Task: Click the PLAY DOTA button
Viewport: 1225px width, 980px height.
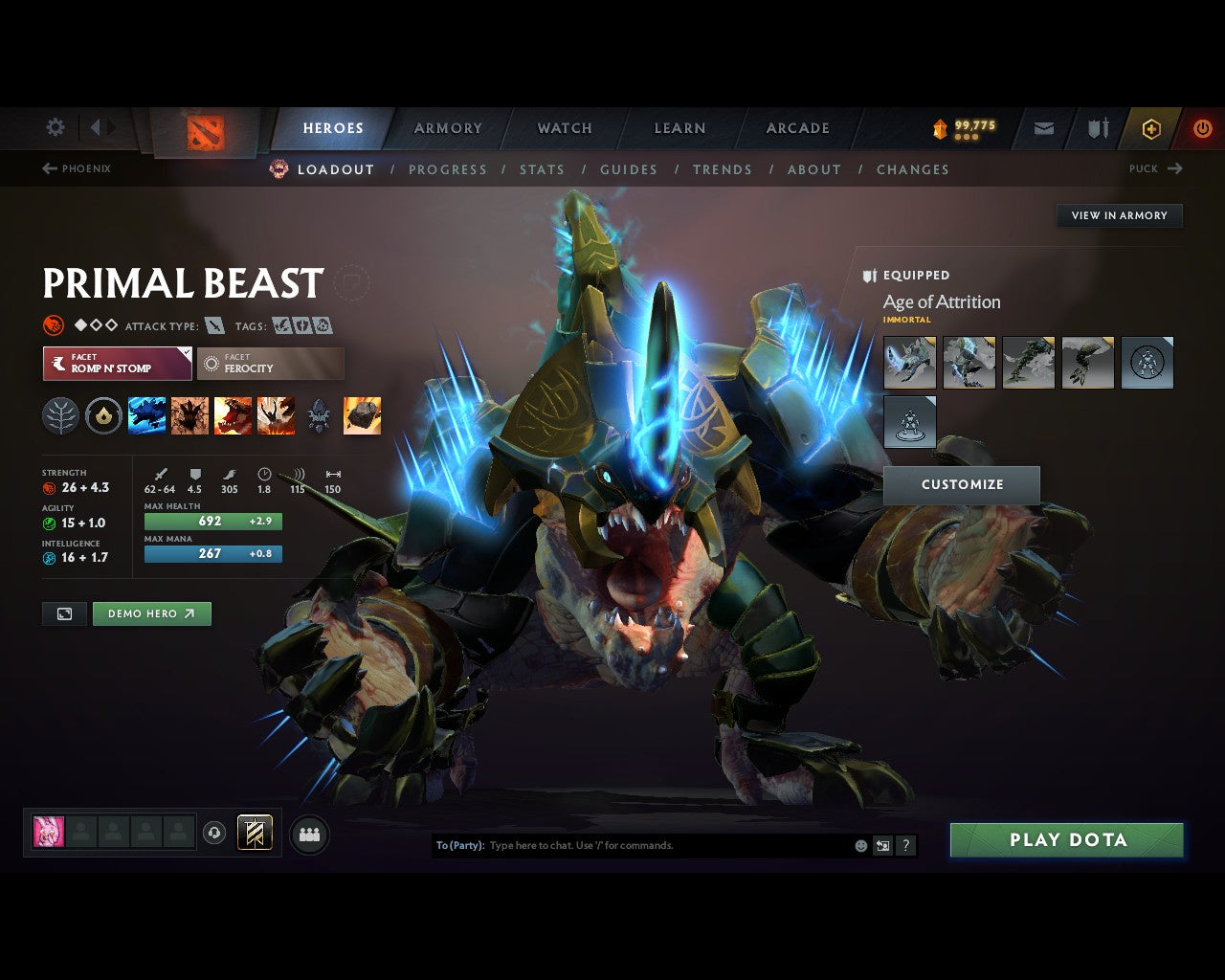Action: (1066, 839)
